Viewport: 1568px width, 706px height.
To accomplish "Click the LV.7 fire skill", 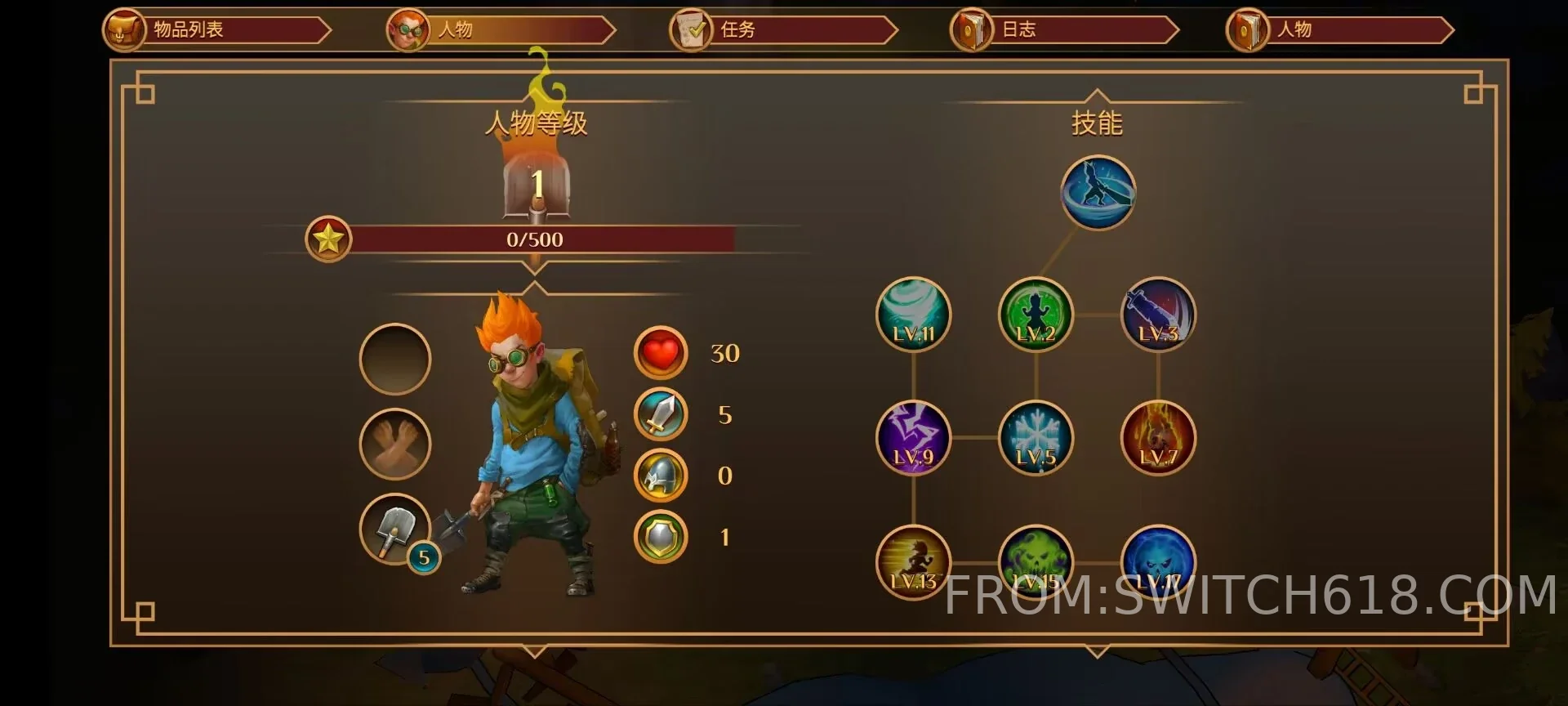I will (x=1158, y=438).
